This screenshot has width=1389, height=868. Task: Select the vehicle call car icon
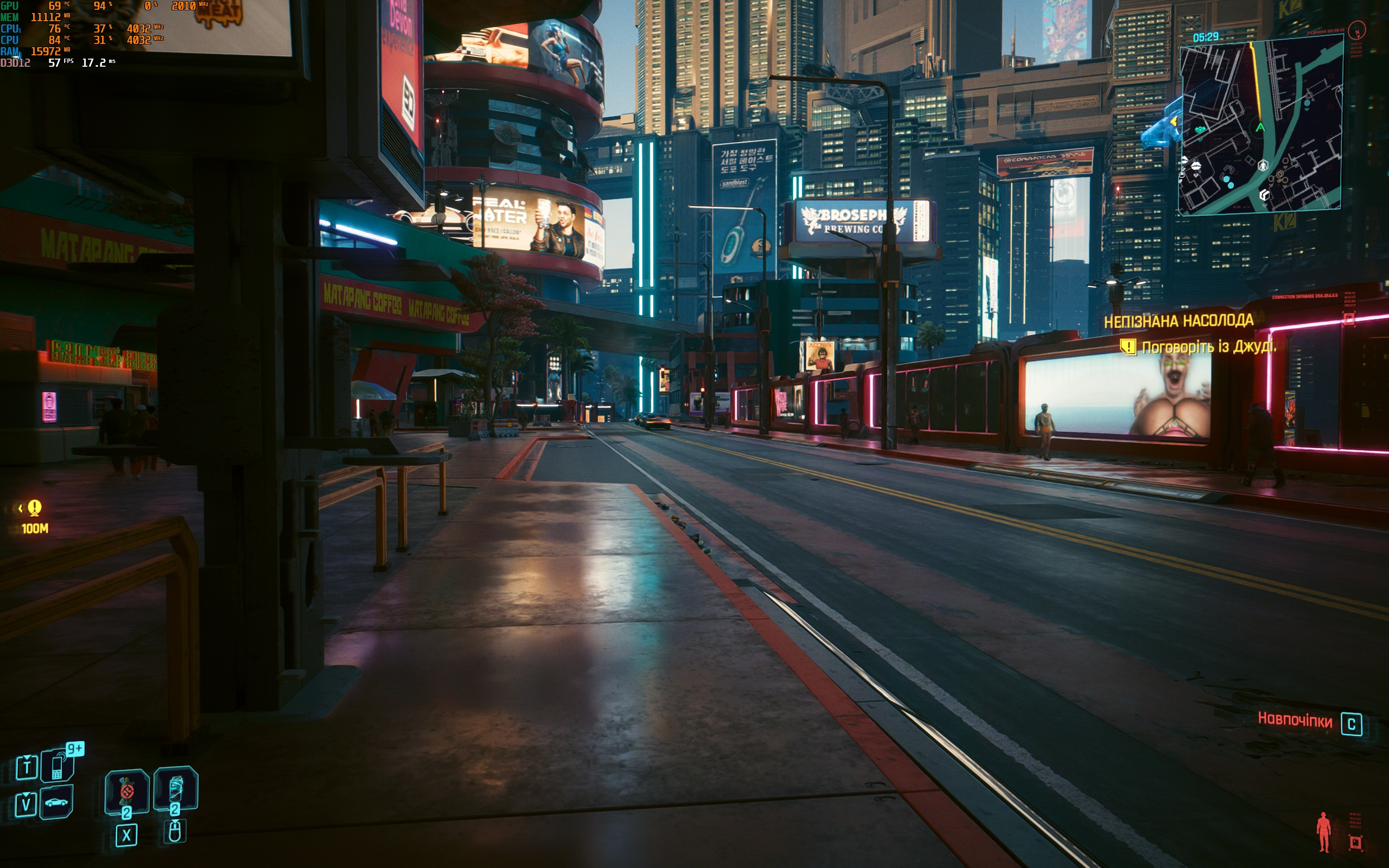(x=56, y=802)
